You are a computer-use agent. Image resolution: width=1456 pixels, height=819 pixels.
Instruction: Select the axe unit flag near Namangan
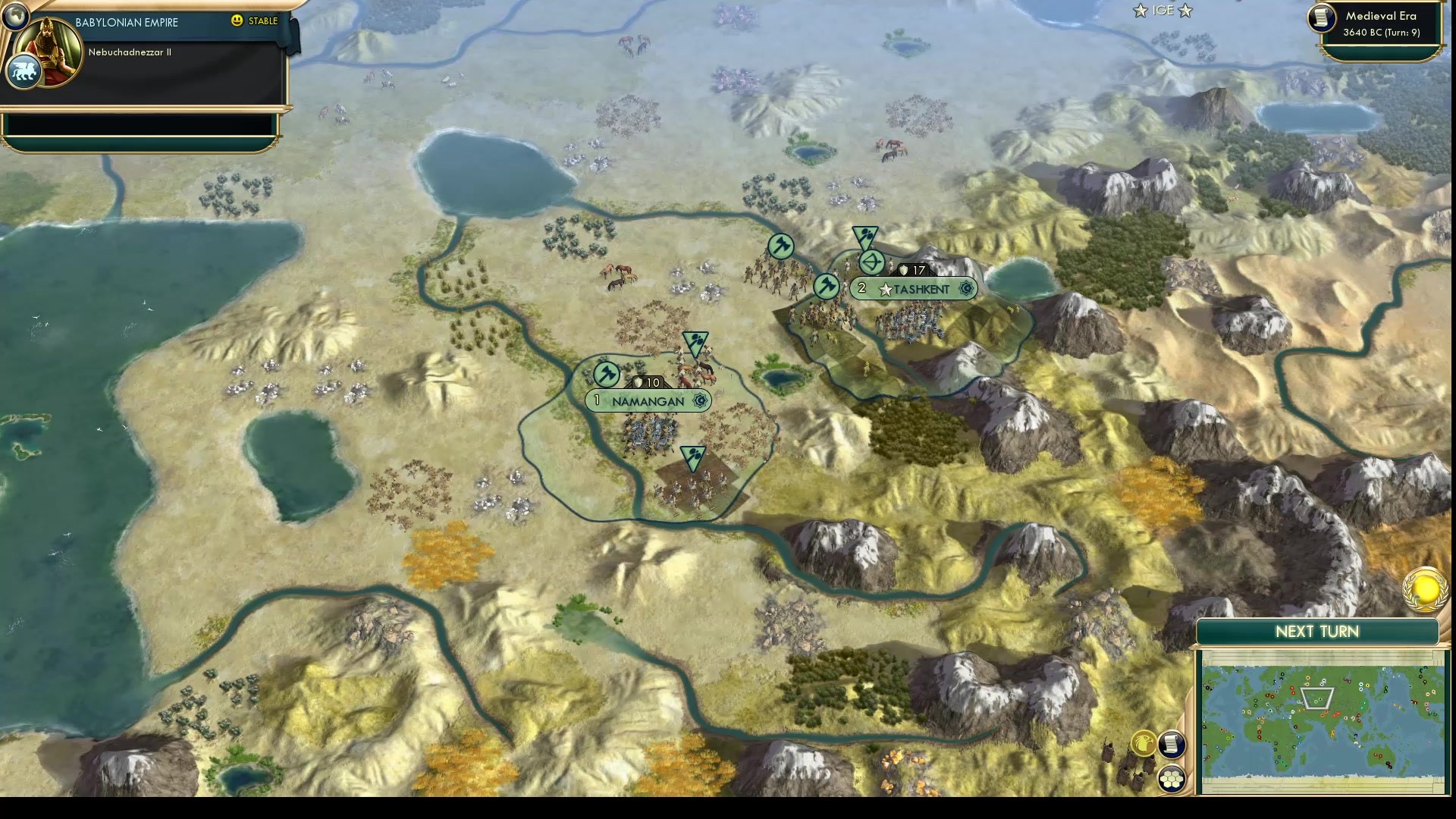click(x=605, y=375)
